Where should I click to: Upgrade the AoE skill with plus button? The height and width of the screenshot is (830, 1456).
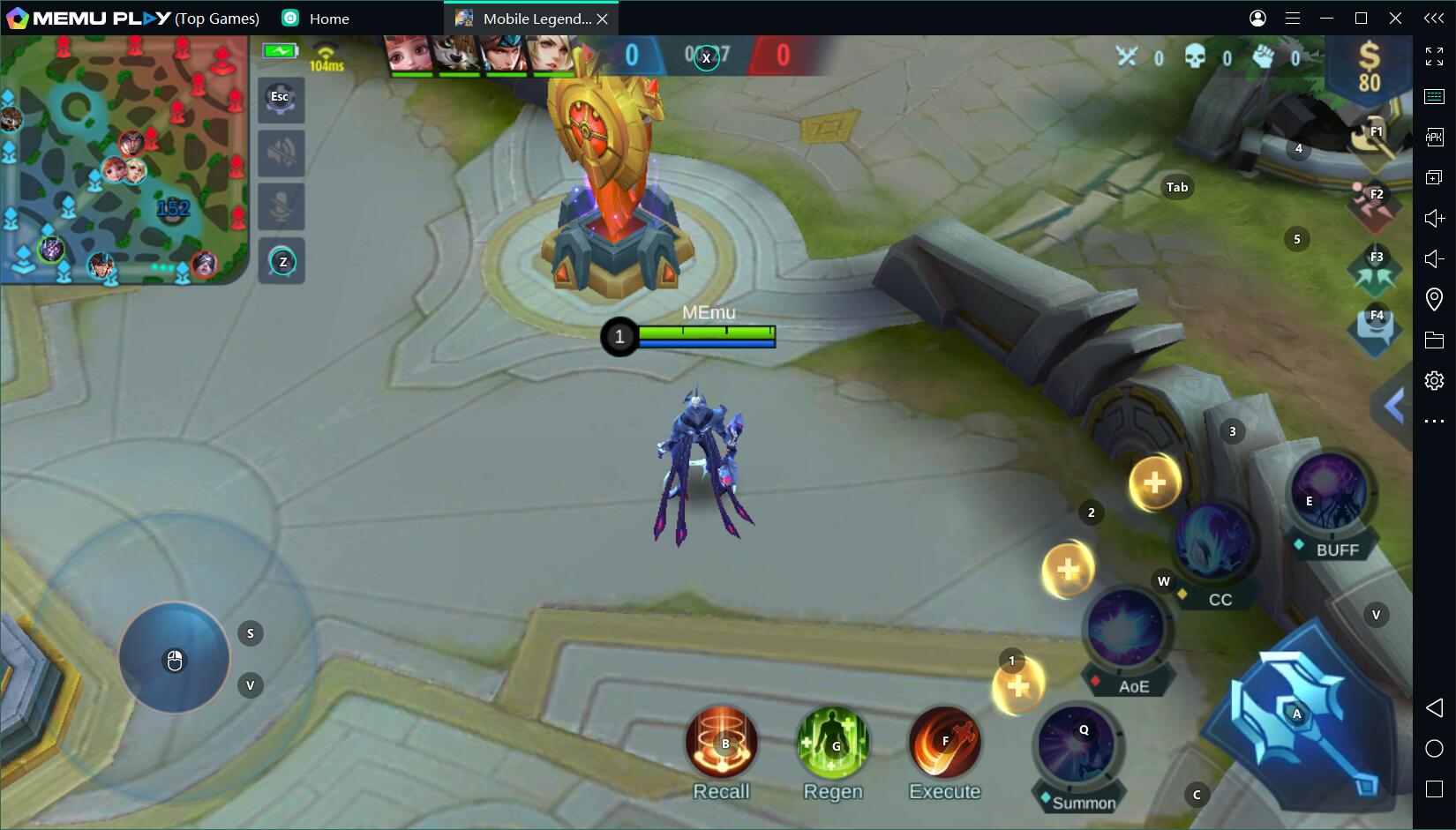(x=1068, y=570)
